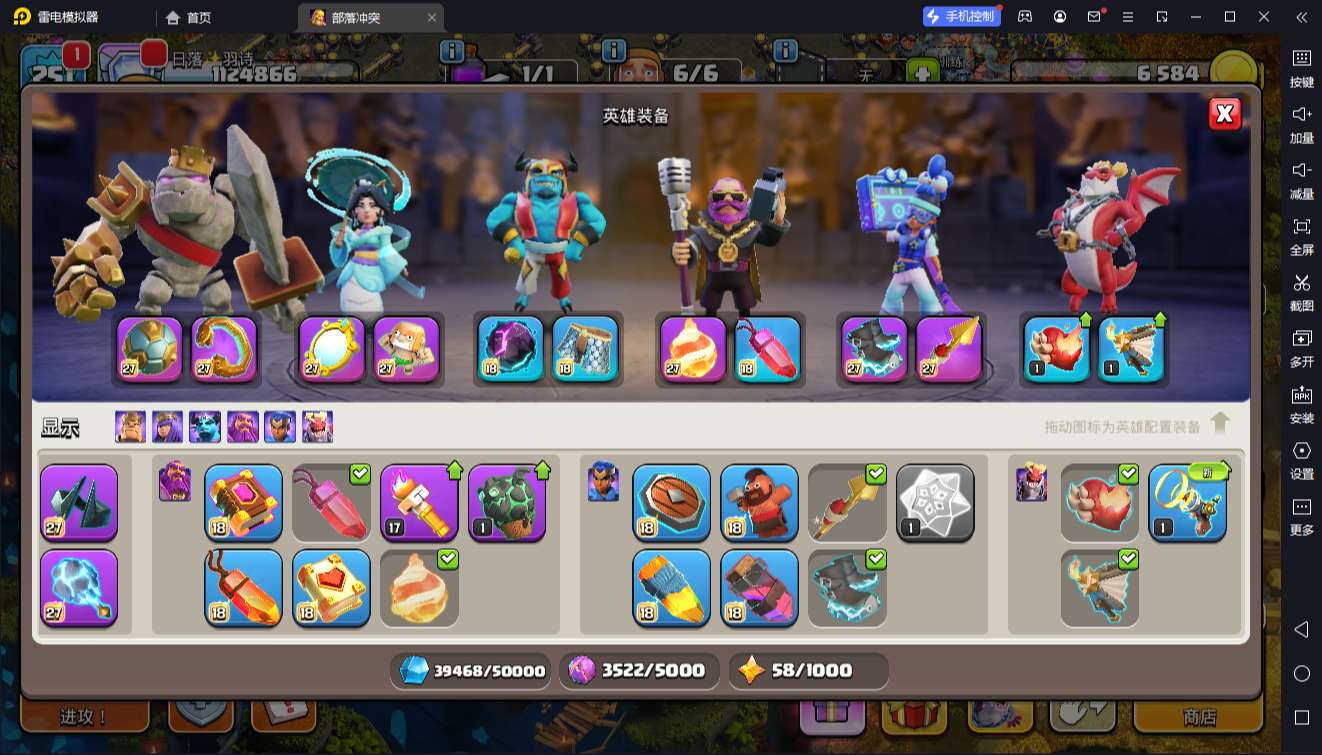1322x755 pixels.
Task: Close the hero equipment window
Action: point(1225,114)
